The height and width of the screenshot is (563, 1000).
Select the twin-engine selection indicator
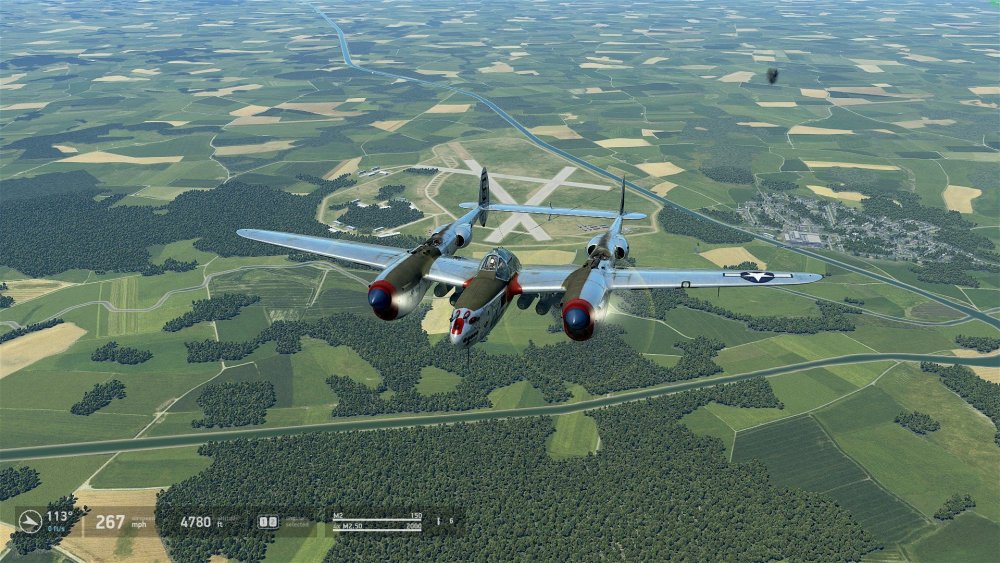pyautogui.click(x=268, y=521)
